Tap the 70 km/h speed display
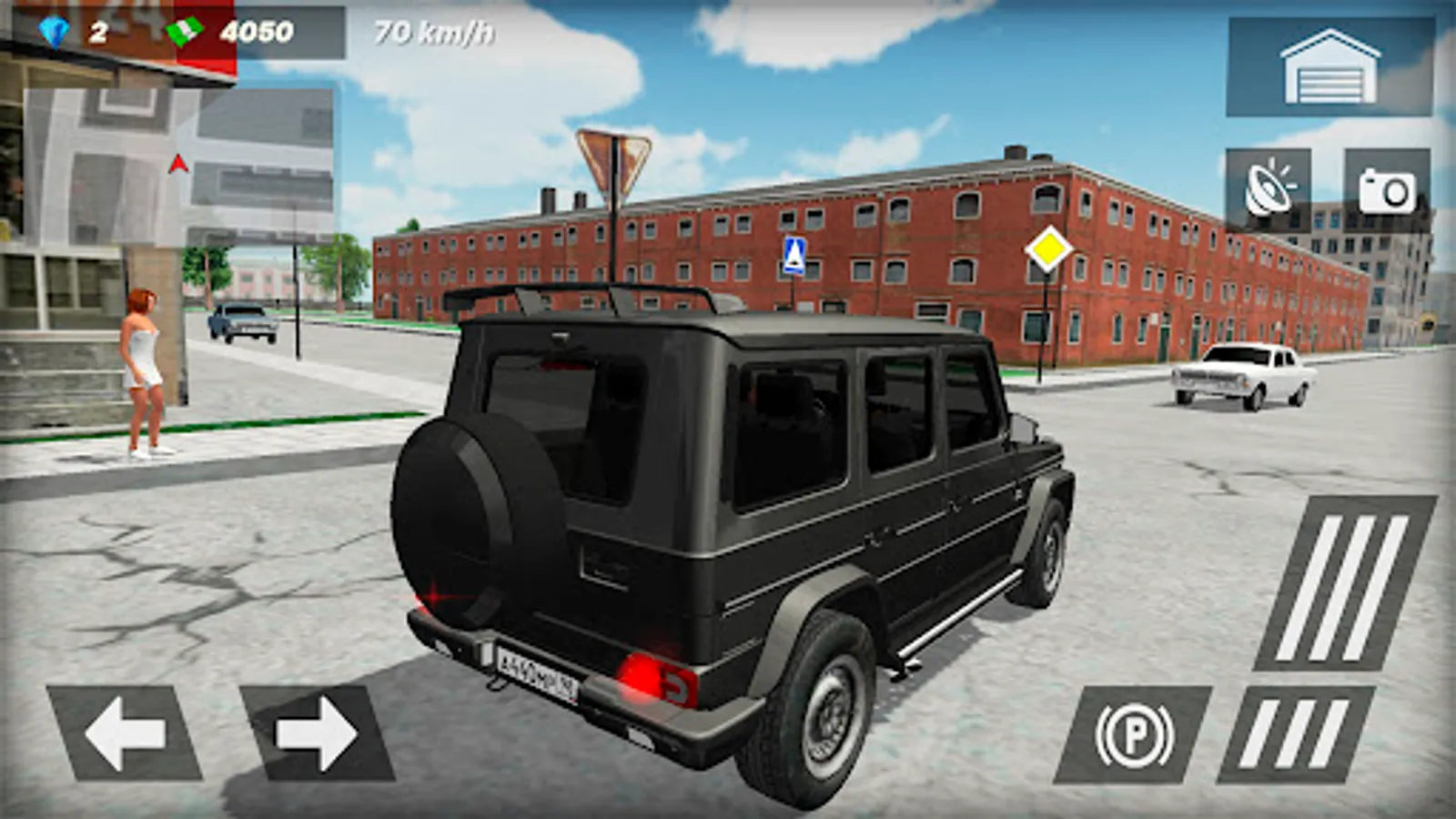 point(430,30)
